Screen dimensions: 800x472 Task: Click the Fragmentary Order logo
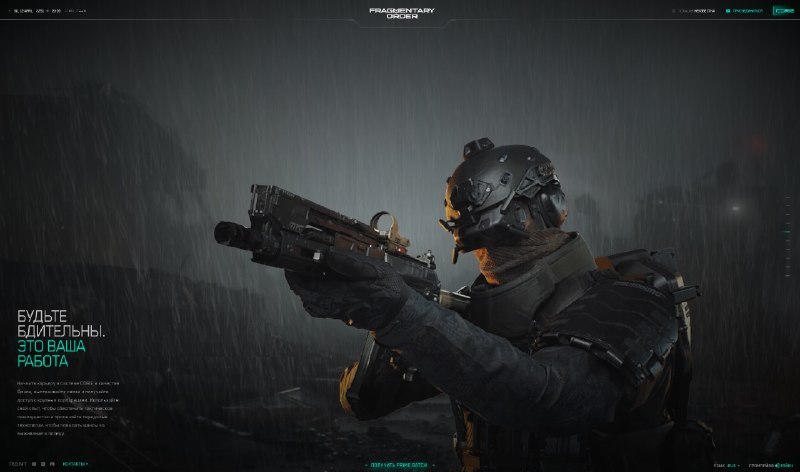coord(401,13)
